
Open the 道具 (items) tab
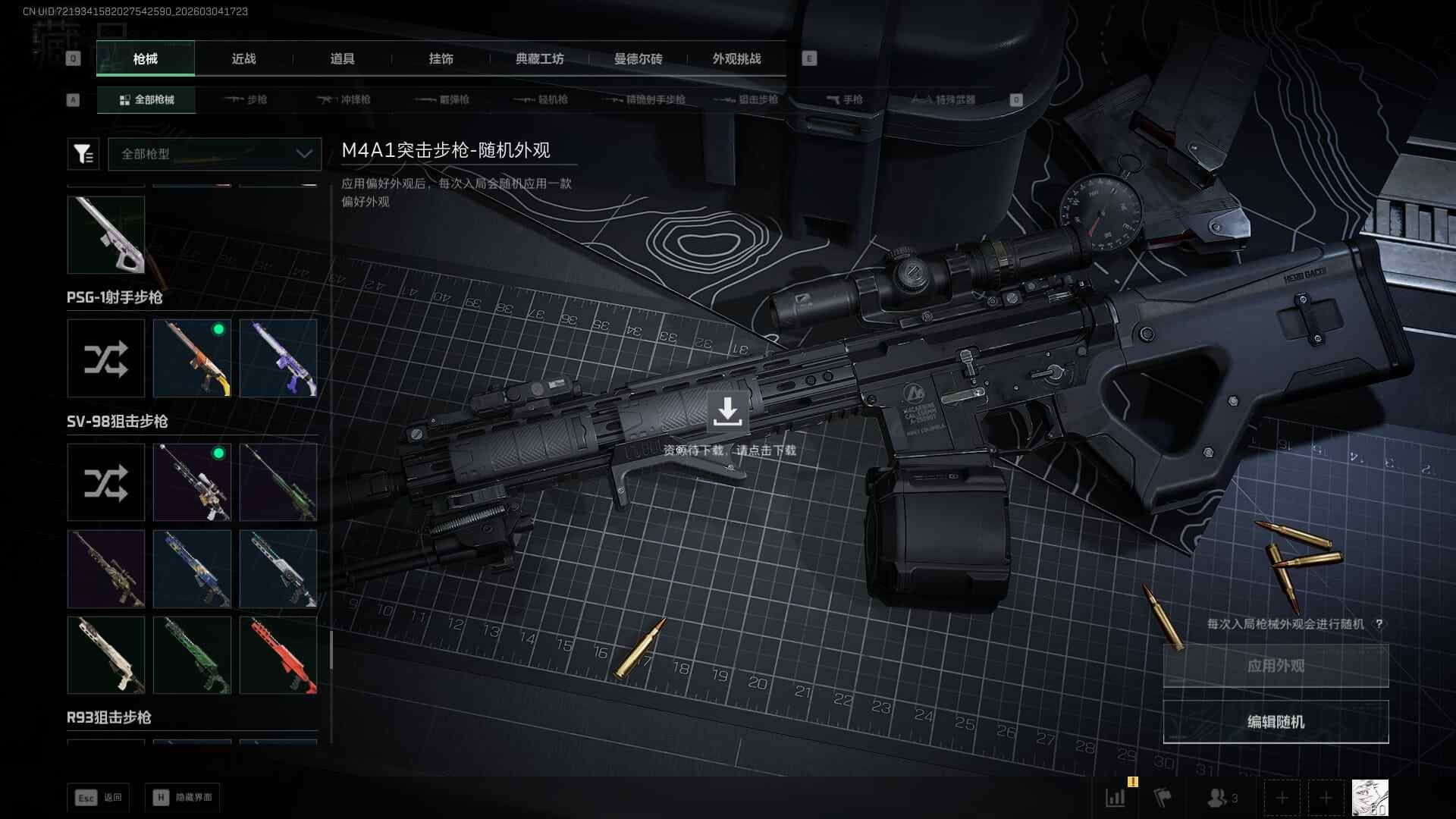pos(342,59)
